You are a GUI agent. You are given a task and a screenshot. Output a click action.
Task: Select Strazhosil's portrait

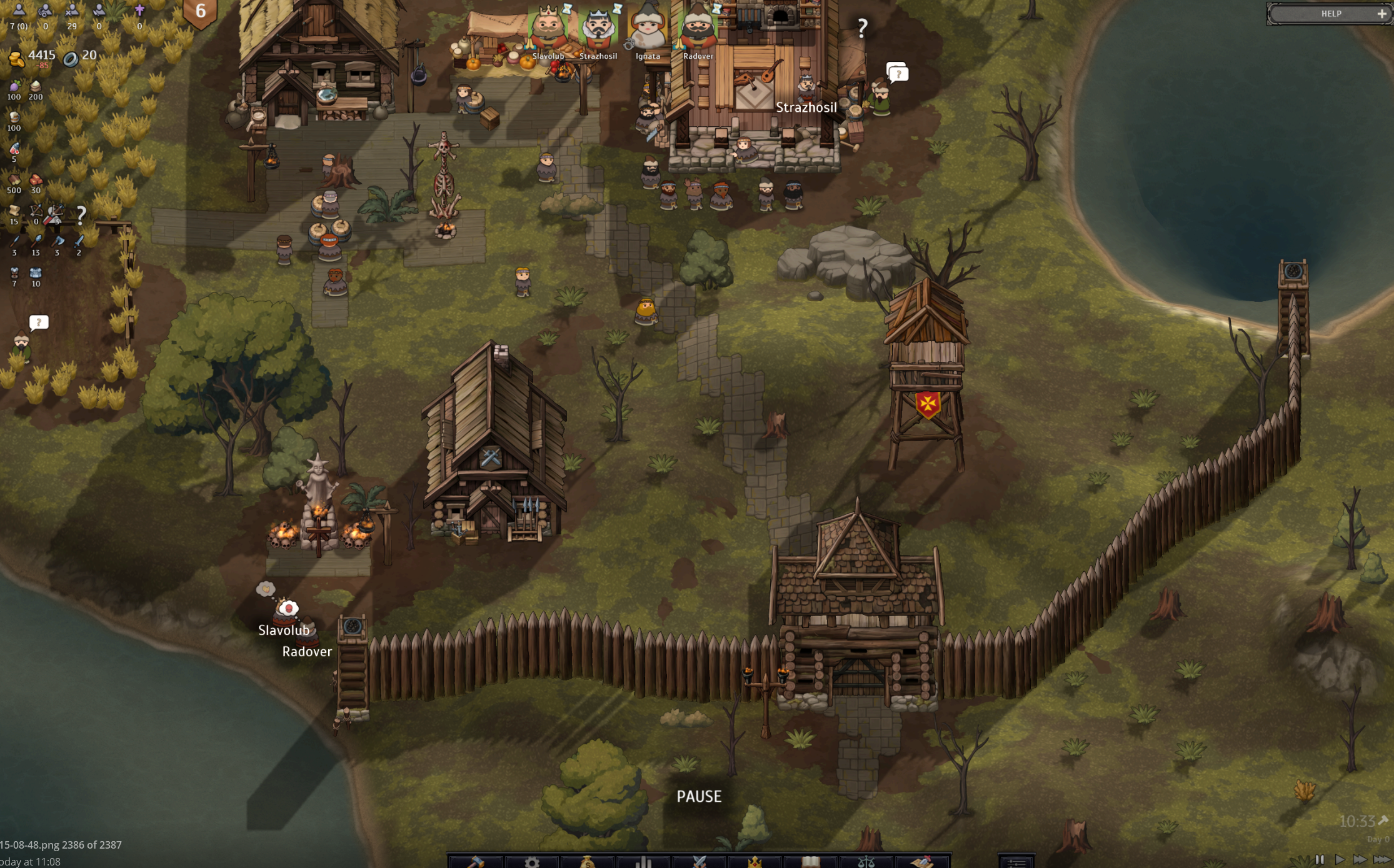598,27
